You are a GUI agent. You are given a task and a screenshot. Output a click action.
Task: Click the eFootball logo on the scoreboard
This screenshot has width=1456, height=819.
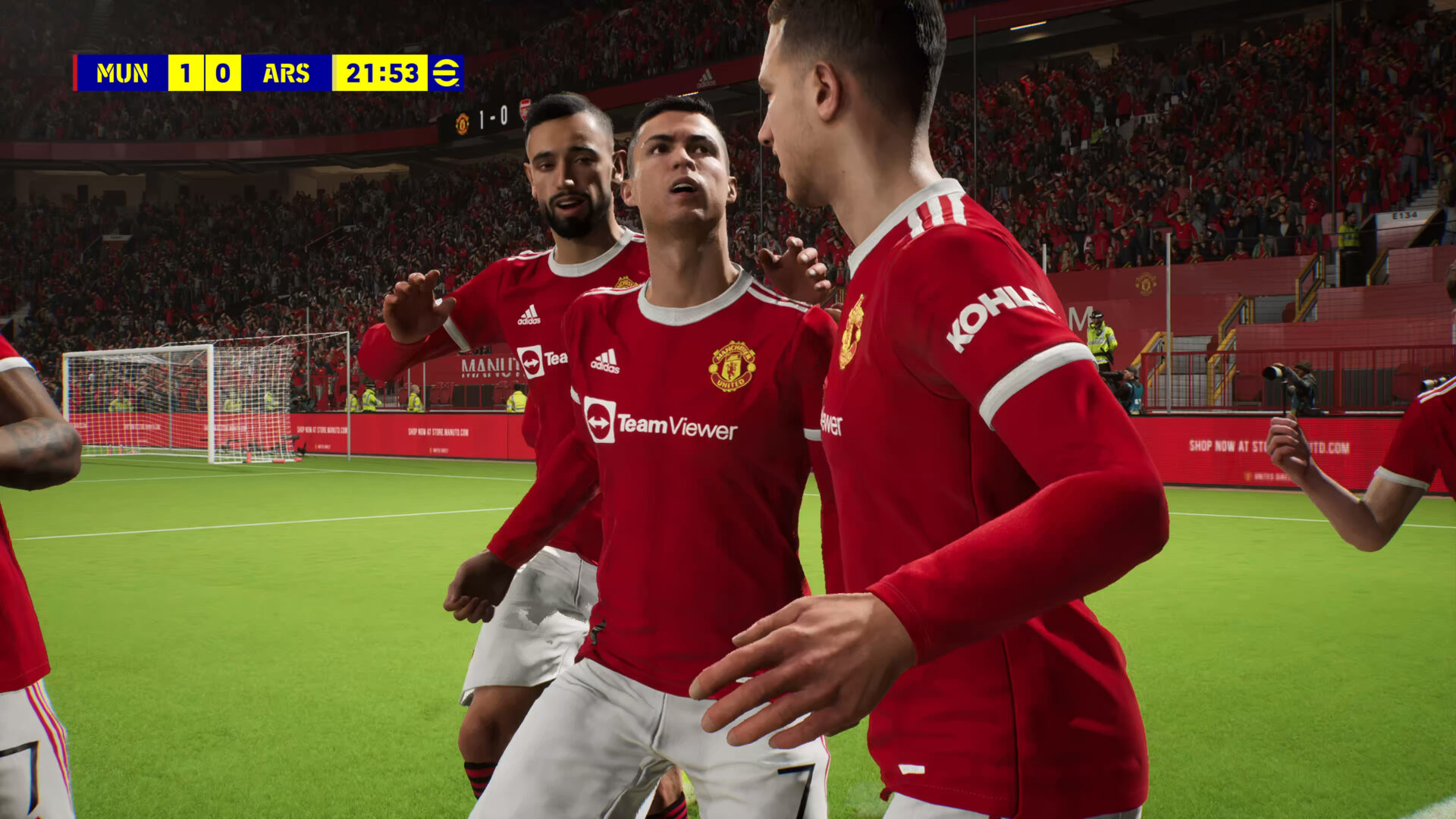point(448,74)
